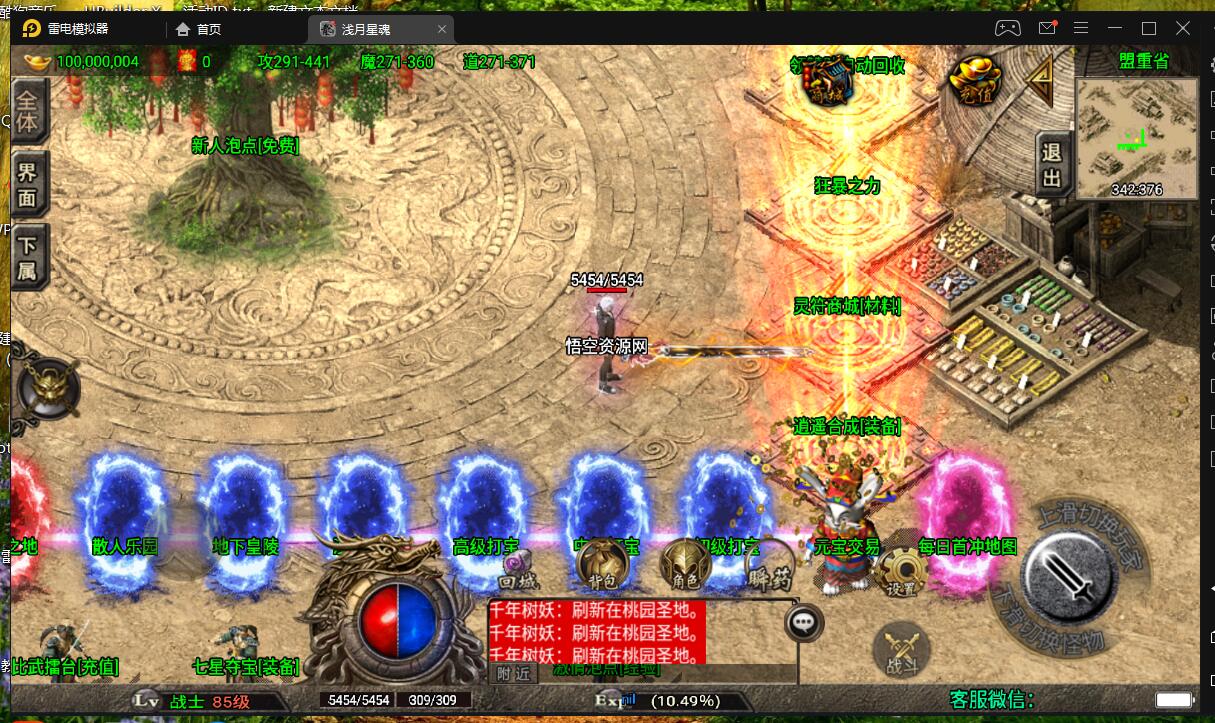This screenshot has height=723, width=1215.
Task: Open the 商城 shop icon
Action: click(829, 80)
